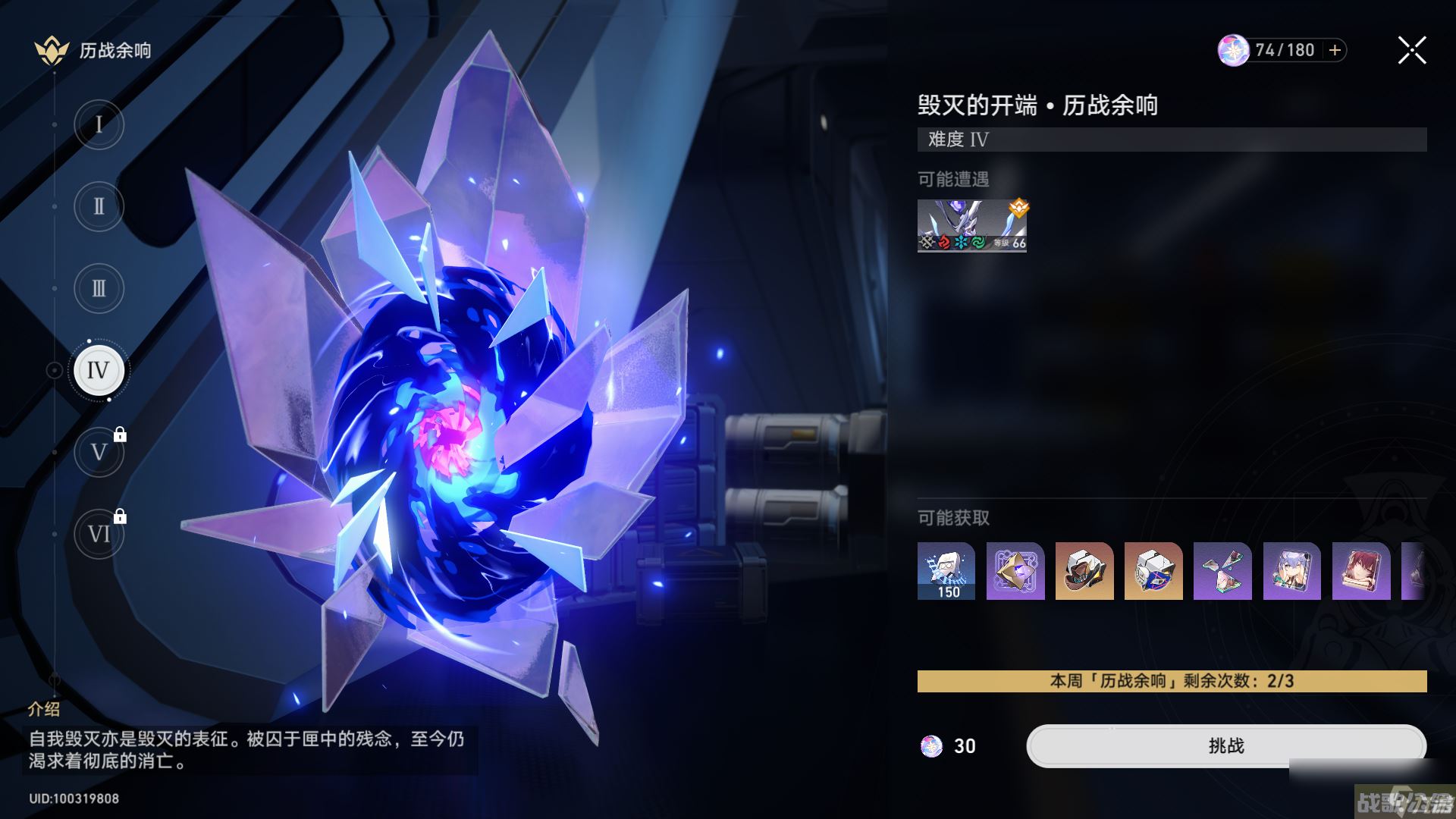Close the Echo of War screen
The height and width of the screenshot is (819, 1456).
1410,50
